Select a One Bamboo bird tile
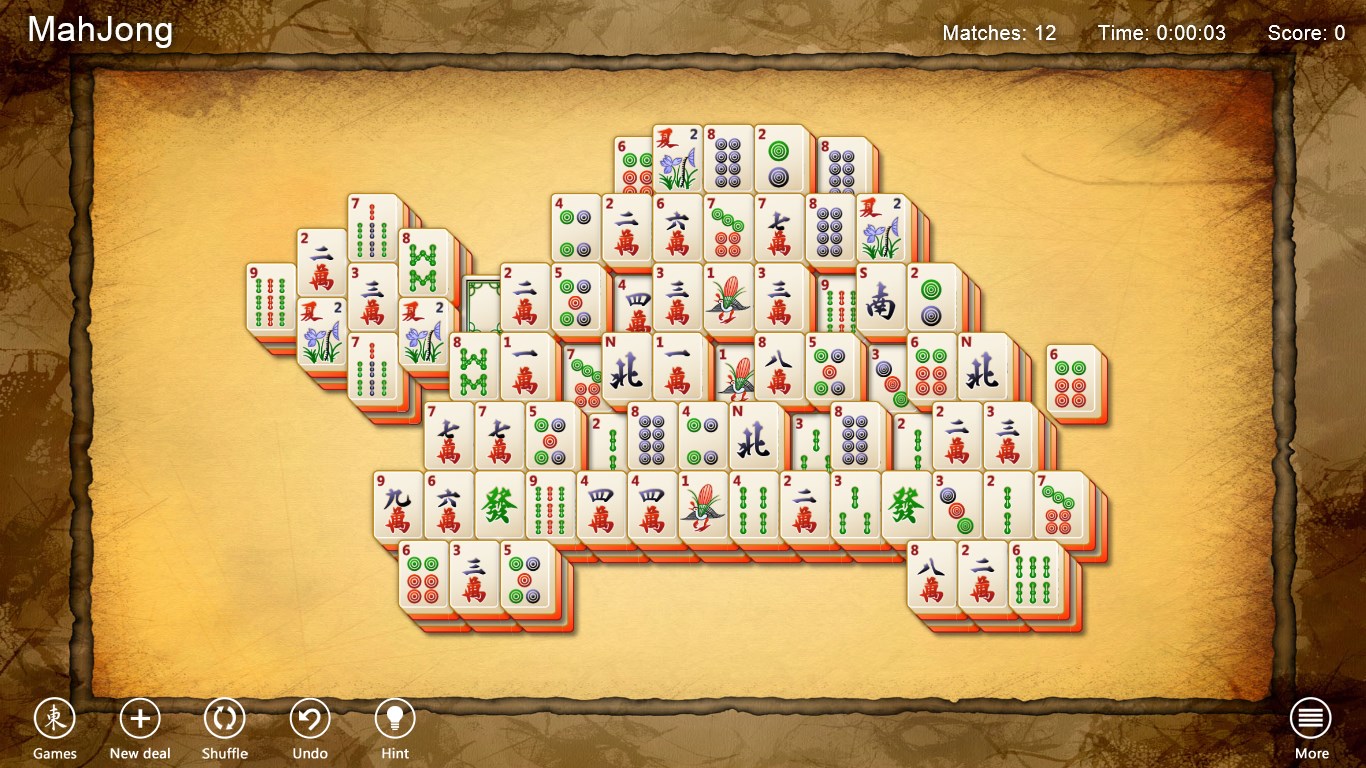Viewport: 1366px width, 768px height. pos(704,507)
